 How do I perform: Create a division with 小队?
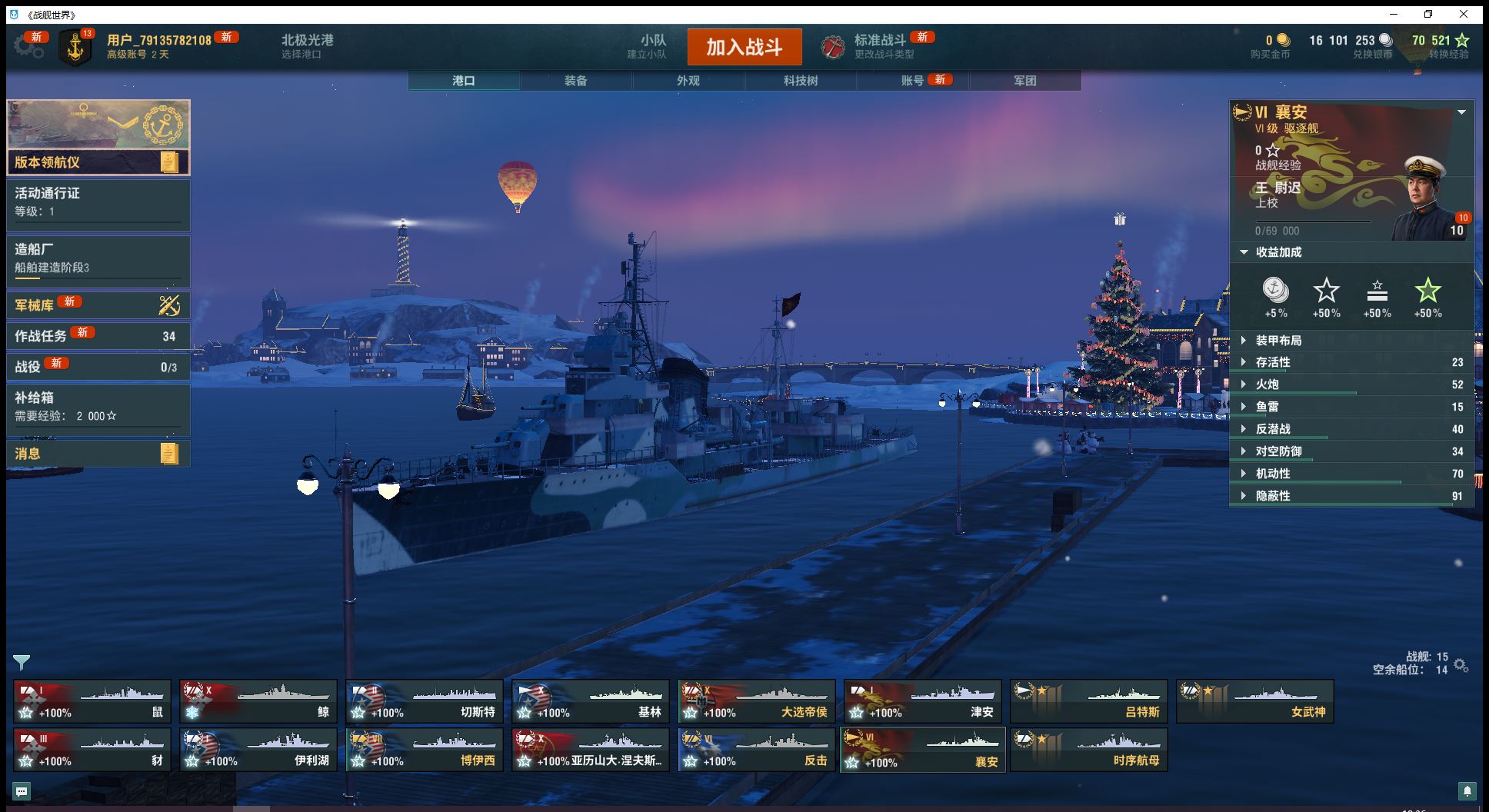click(x=652, y=46)
